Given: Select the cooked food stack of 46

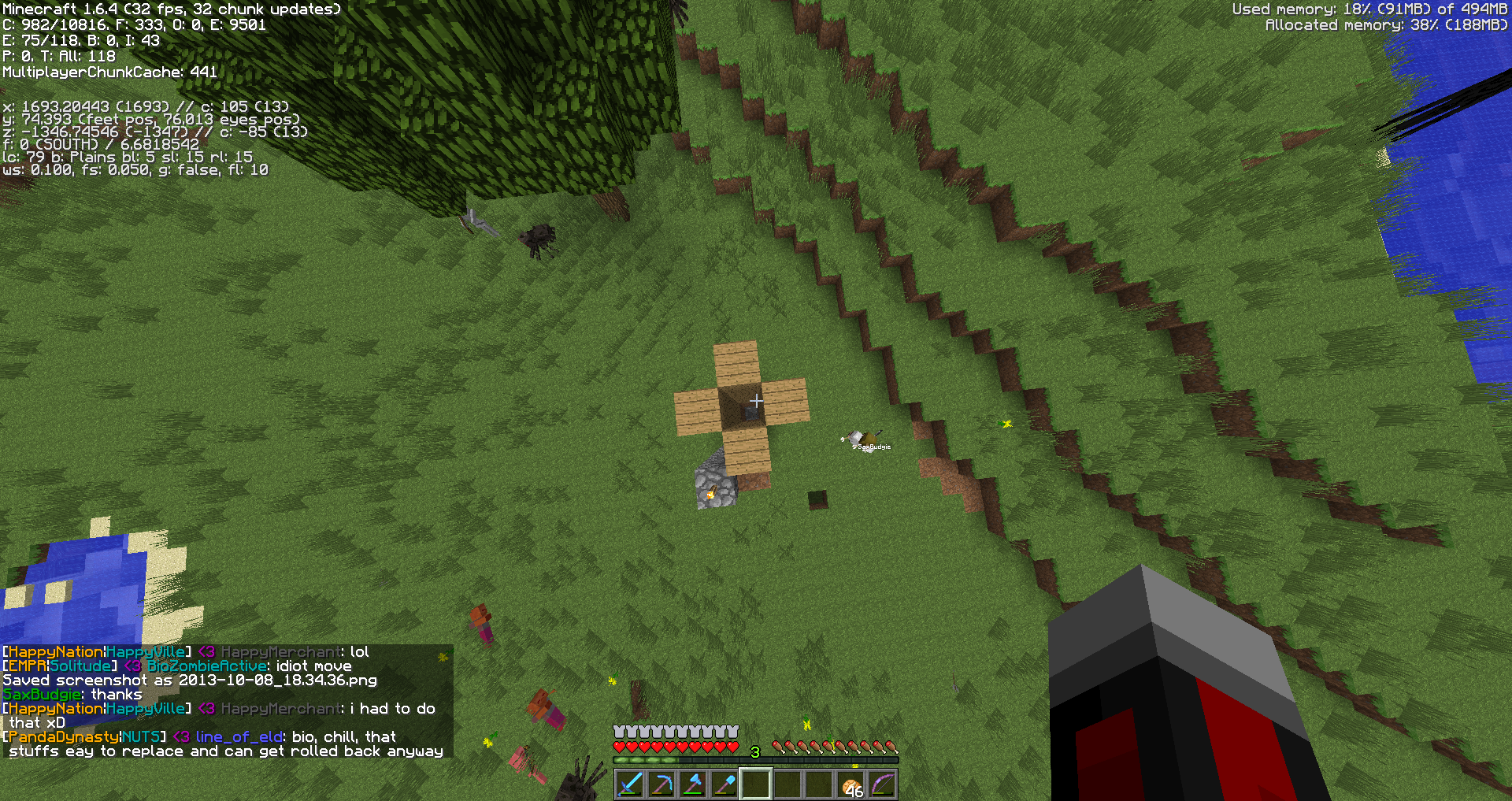Looking at the screenshot, I should 851,785.
